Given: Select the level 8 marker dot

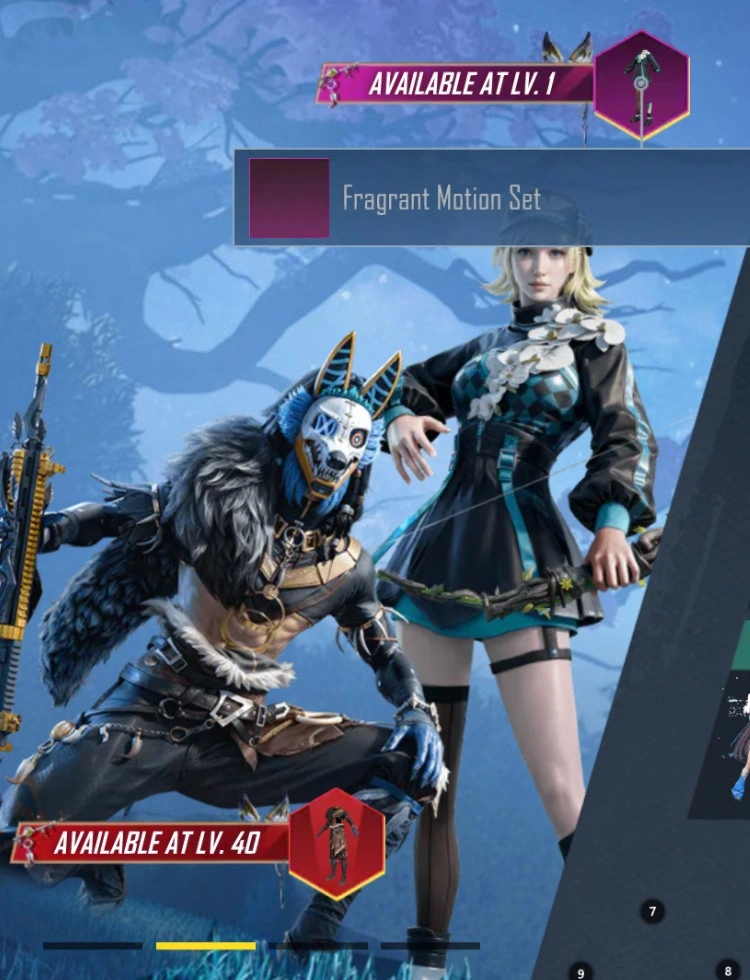Looking at the screenshot, I should (x=728, y=970).
